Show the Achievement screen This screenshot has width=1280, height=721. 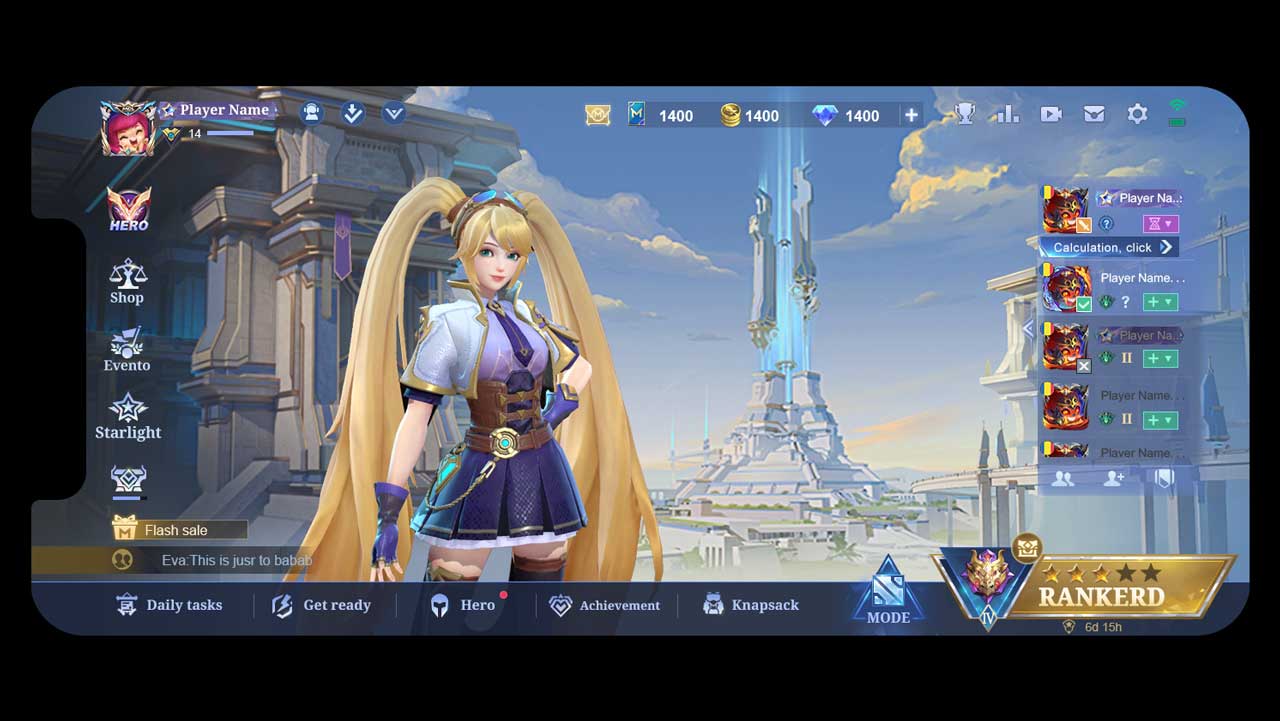pos(605,605)
